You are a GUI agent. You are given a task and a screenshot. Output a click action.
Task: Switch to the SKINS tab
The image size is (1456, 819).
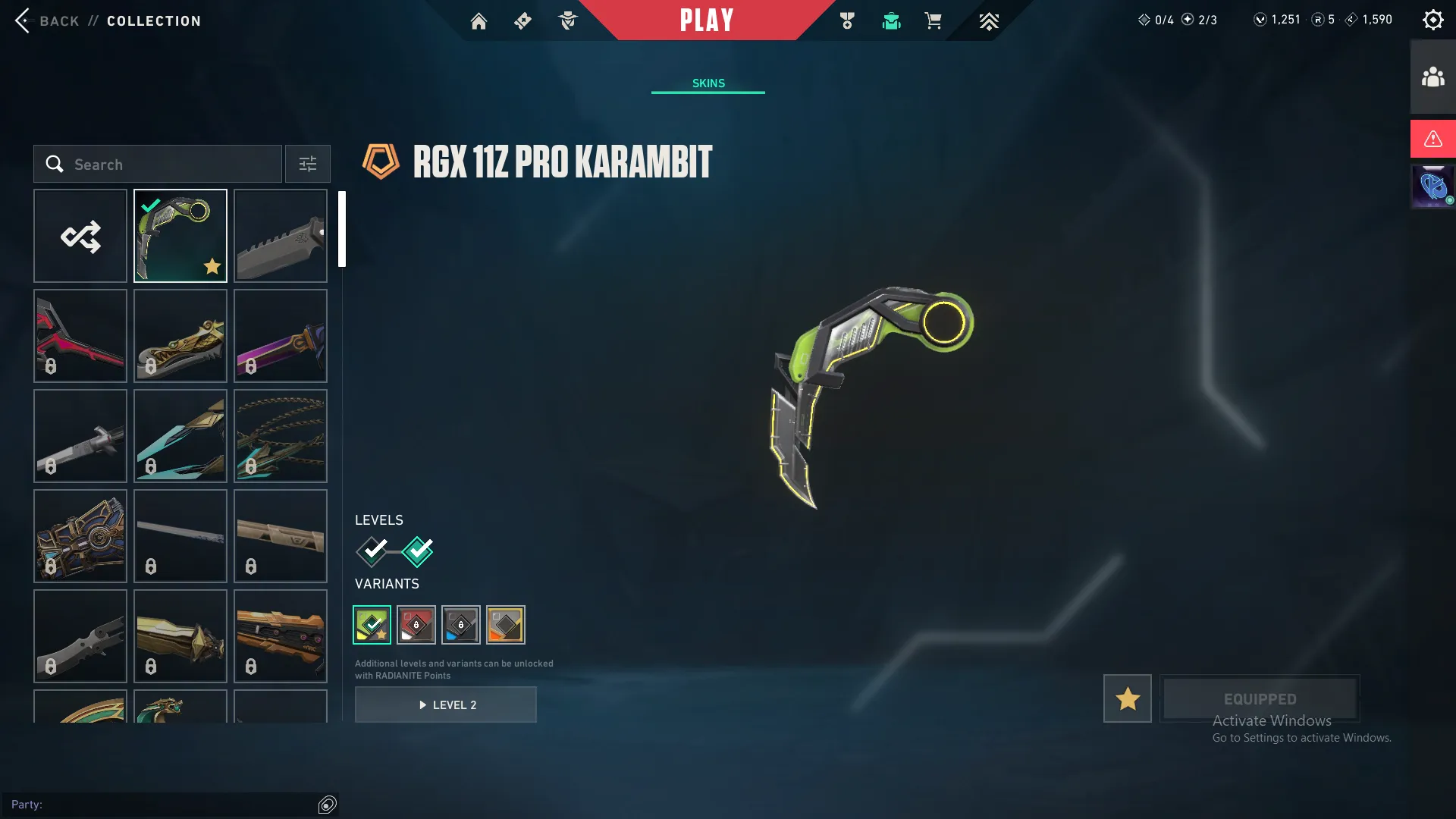tap(708, 83)
